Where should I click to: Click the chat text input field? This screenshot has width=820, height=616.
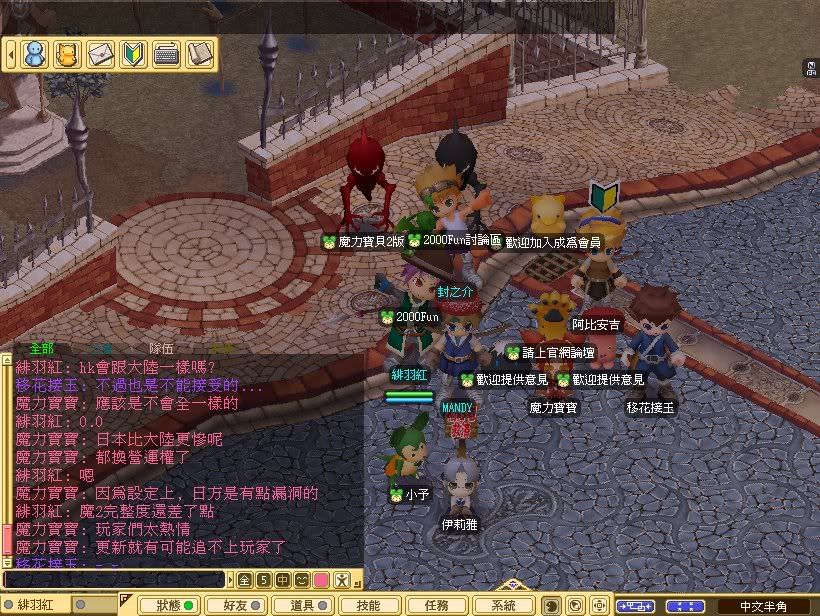(x=113, y=579)
